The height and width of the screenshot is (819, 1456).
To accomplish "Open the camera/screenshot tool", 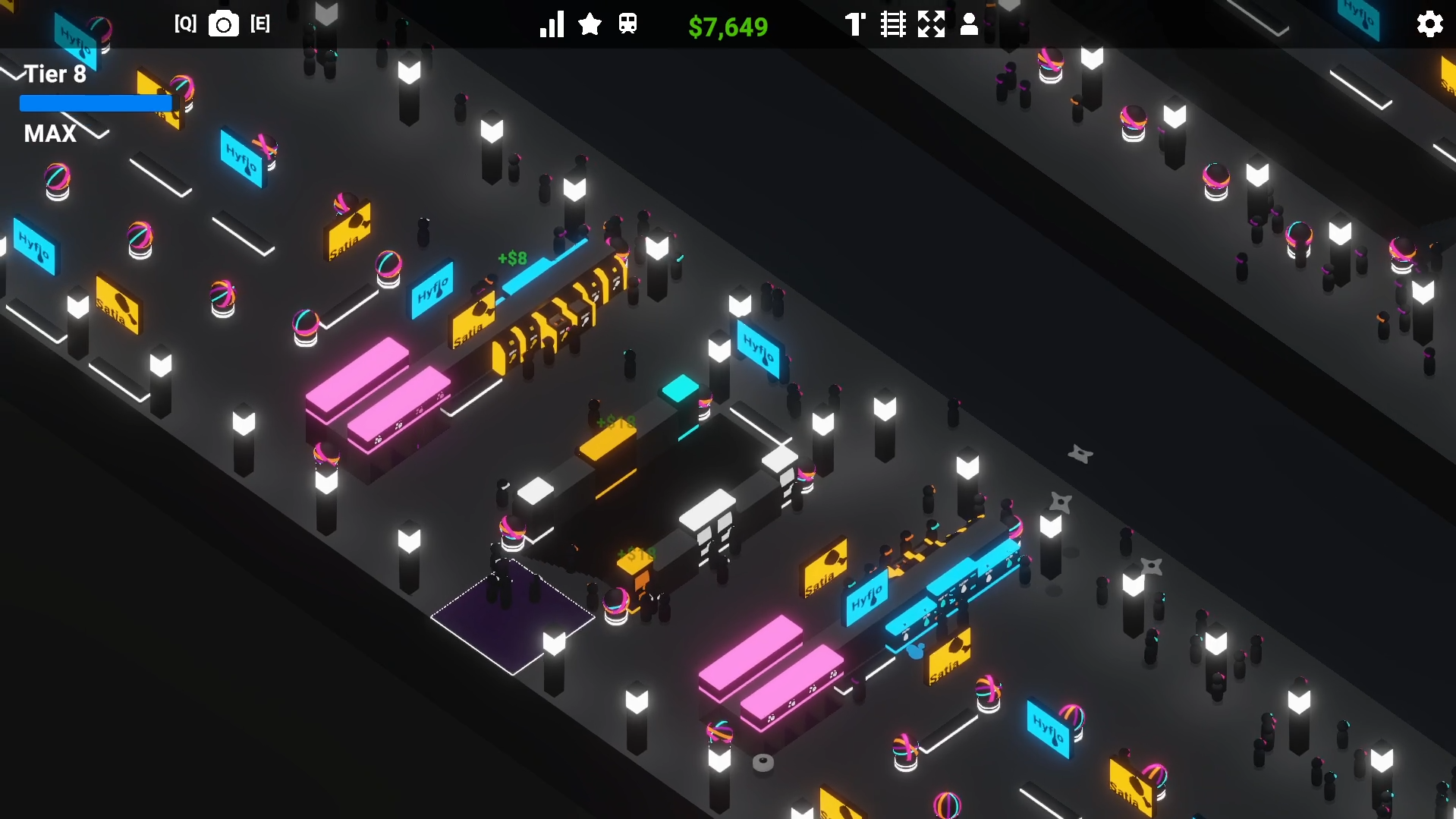I will tap(222, 24).
